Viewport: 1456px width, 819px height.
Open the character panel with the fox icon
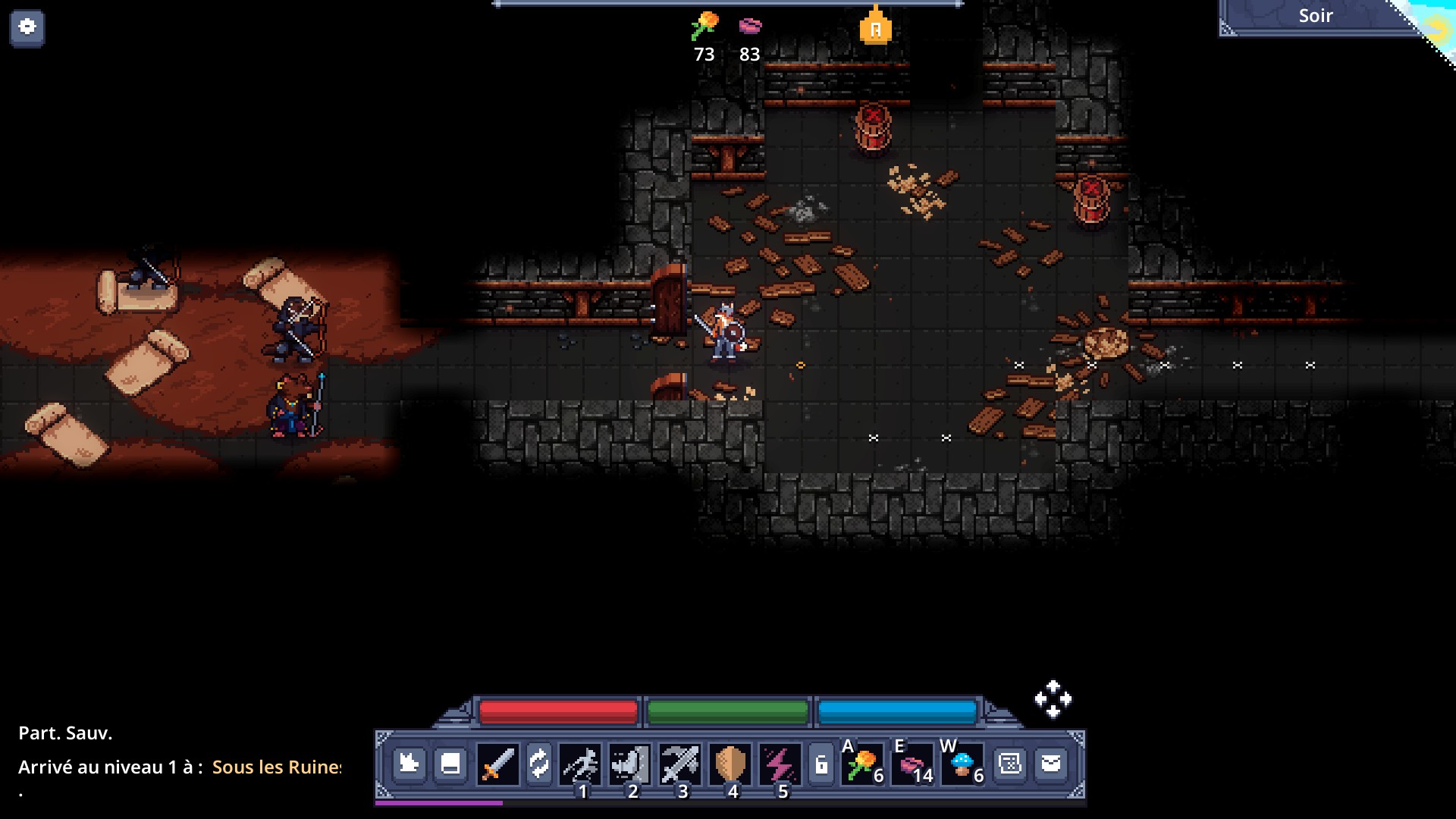(409, 763)
